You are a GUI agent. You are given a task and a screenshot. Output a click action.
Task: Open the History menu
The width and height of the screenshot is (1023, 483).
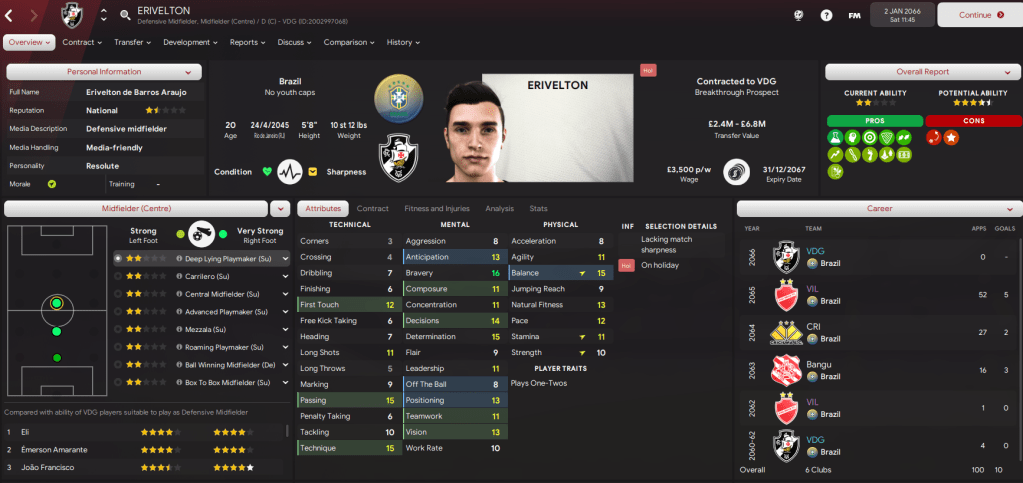403,43
